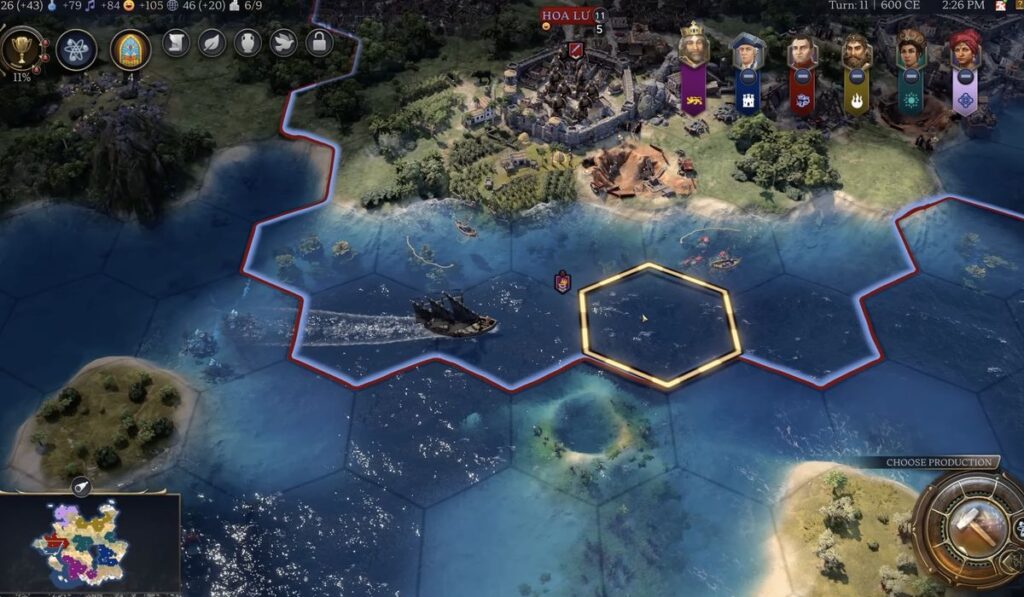Select the Hoa Lu city banner

566,16
